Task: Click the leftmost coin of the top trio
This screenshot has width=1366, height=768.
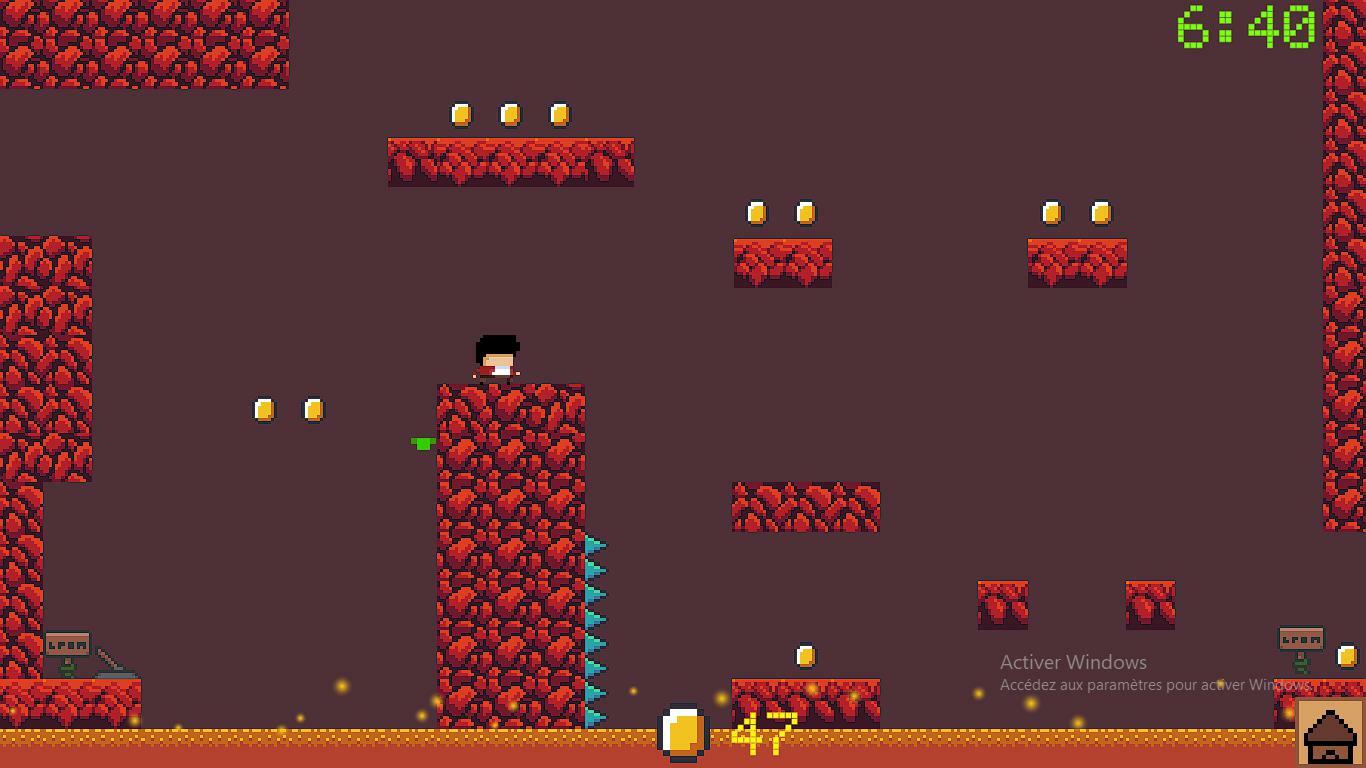Action: tap(461, 115)
